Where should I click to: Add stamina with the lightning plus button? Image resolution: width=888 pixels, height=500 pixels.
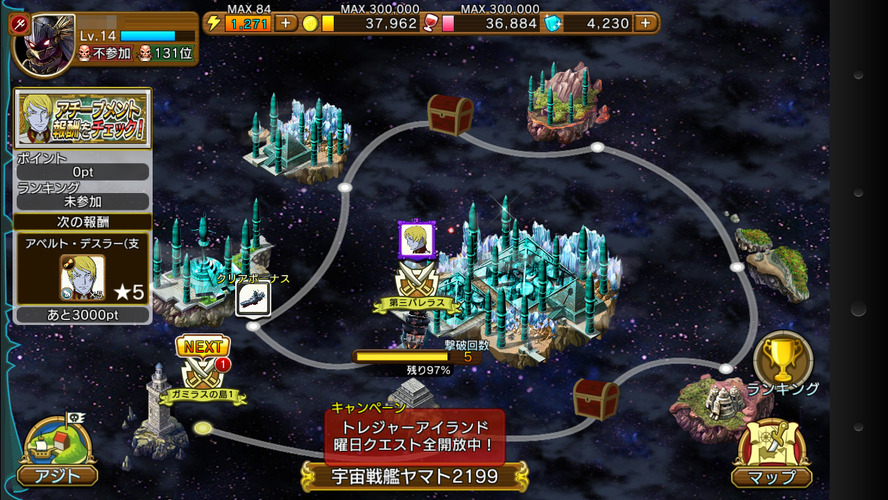(285, 23)
